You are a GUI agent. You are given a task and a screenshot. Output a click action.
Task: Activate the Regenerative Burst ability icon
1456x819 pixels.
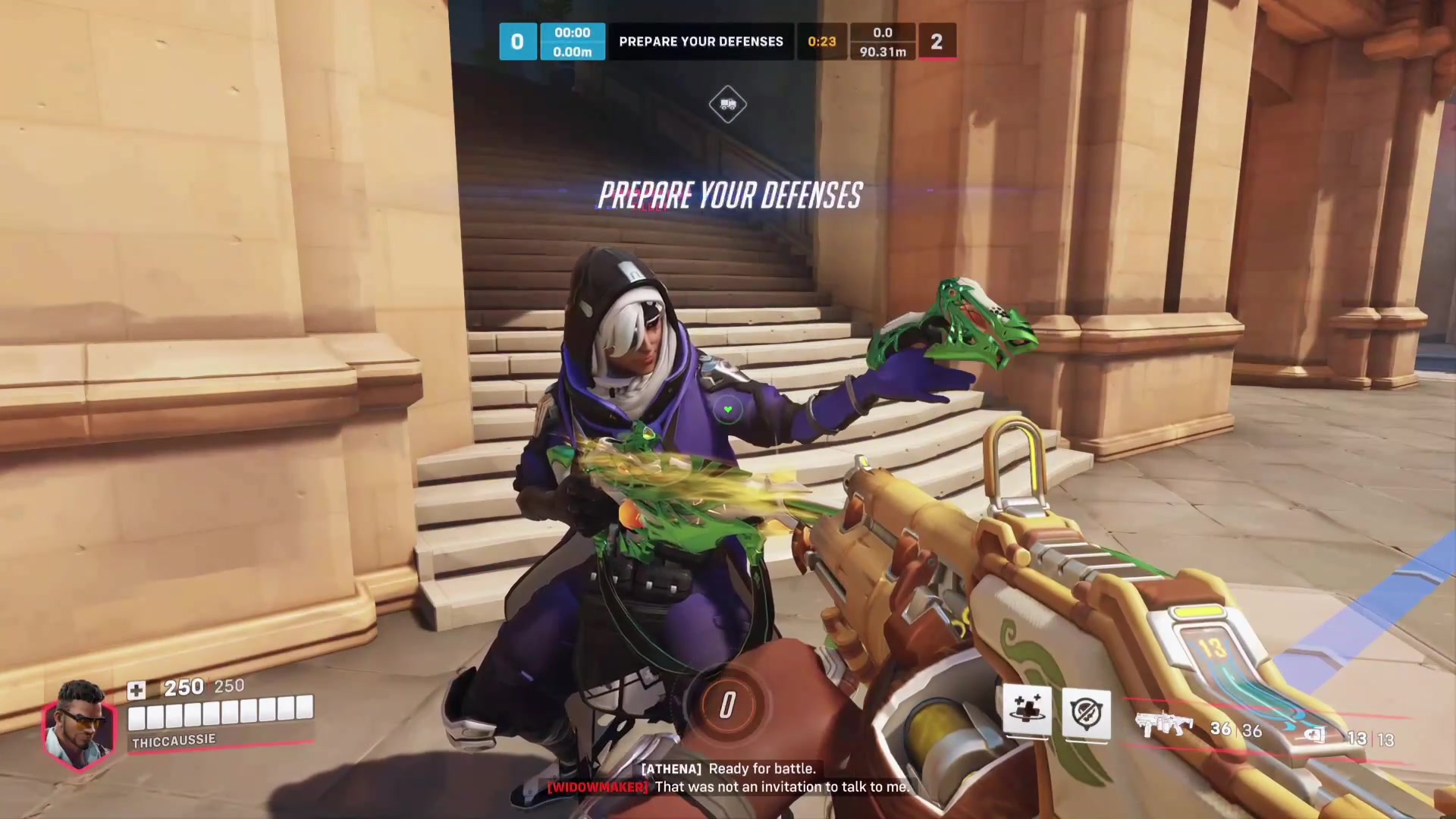1027,712
